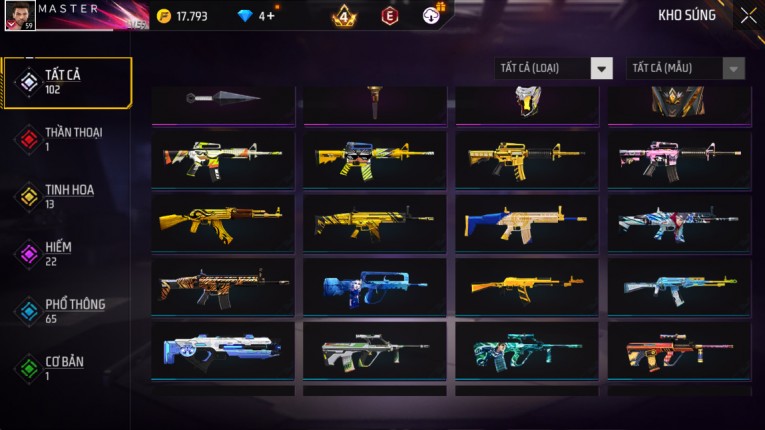Close the weapon vault screen
Screen dimensions: 765x430
tap(748, 15)
